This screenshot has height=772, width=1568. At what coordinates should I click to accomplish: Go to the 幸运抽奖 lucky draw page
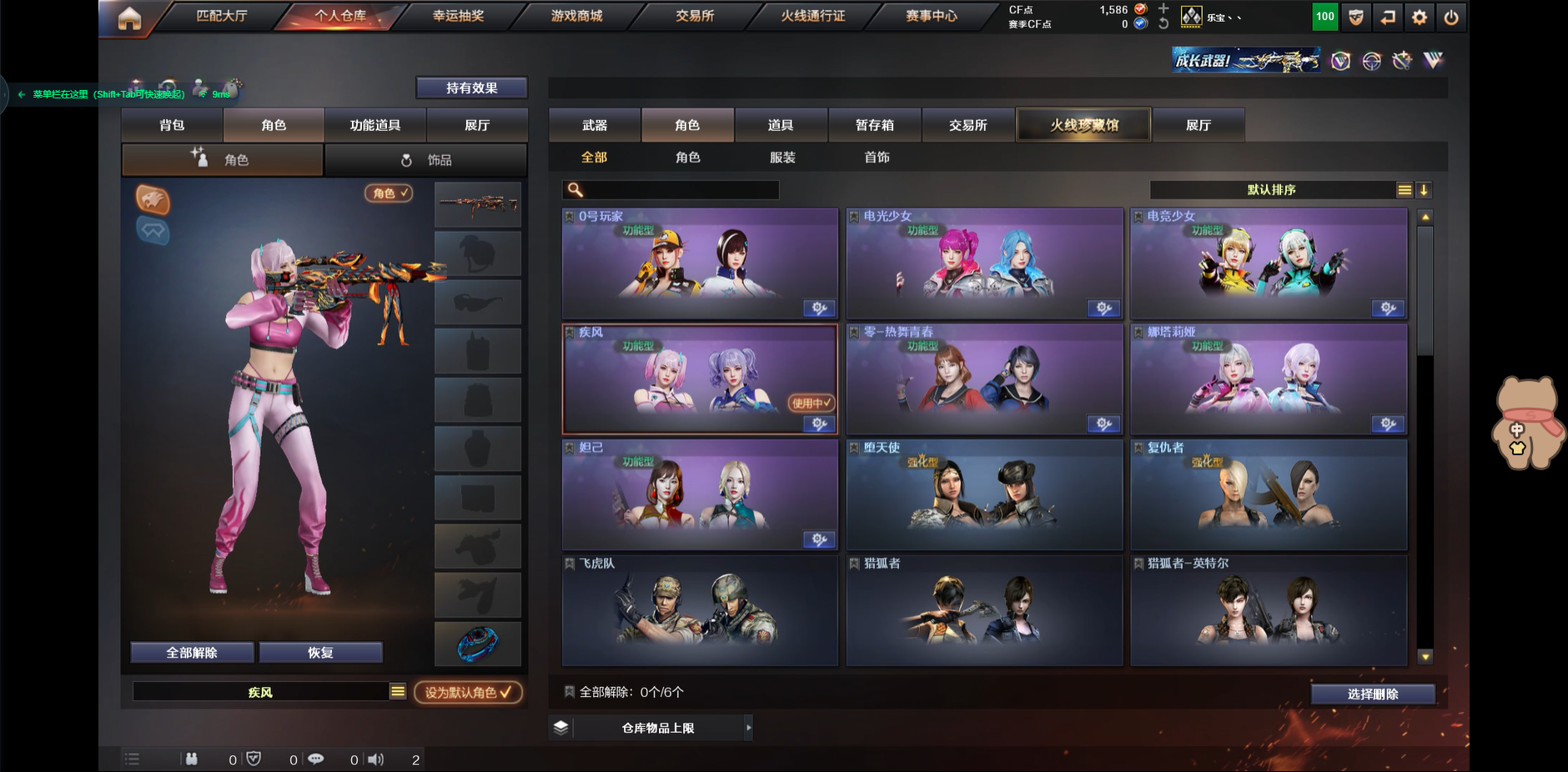[458, 16]
